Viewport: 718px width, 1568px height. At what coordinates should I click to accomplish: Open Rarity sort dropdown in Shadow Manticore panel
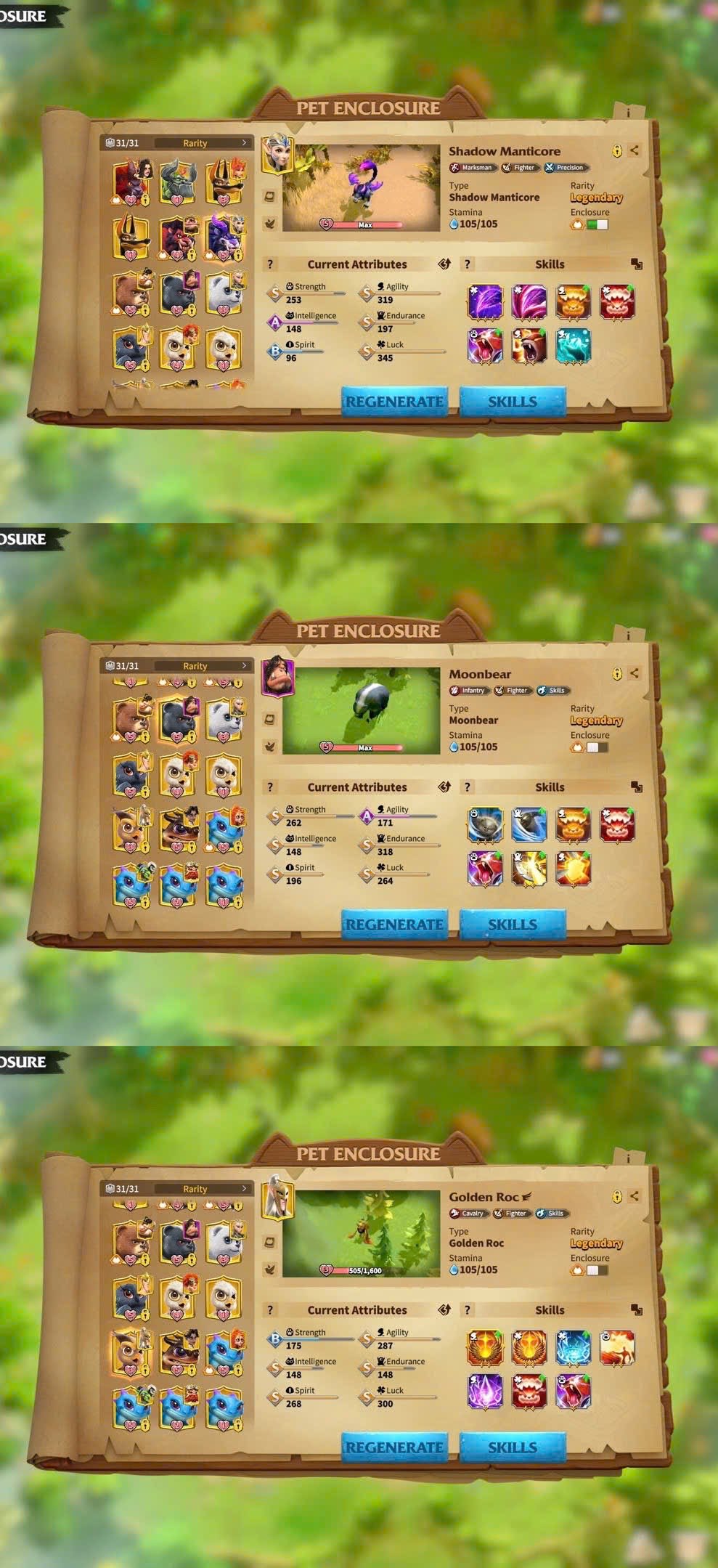coord(203,143)
